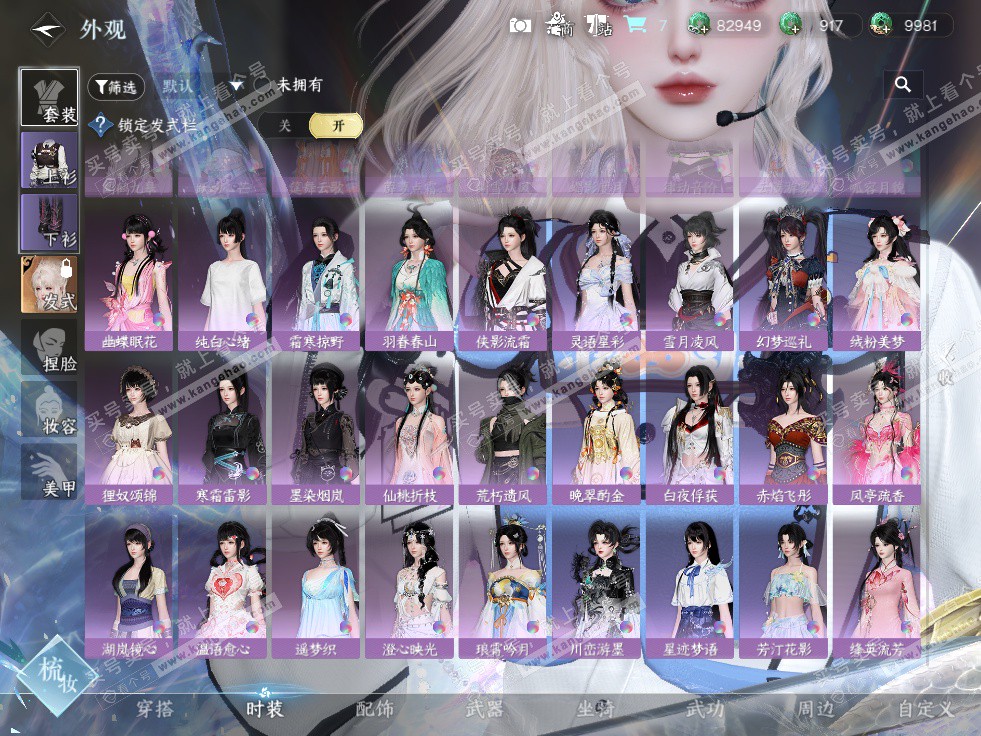Screen dimensions: 981x736
Task: Choose the 晚翠酌金 outfit thumbnail
Action: click(598, 428)
